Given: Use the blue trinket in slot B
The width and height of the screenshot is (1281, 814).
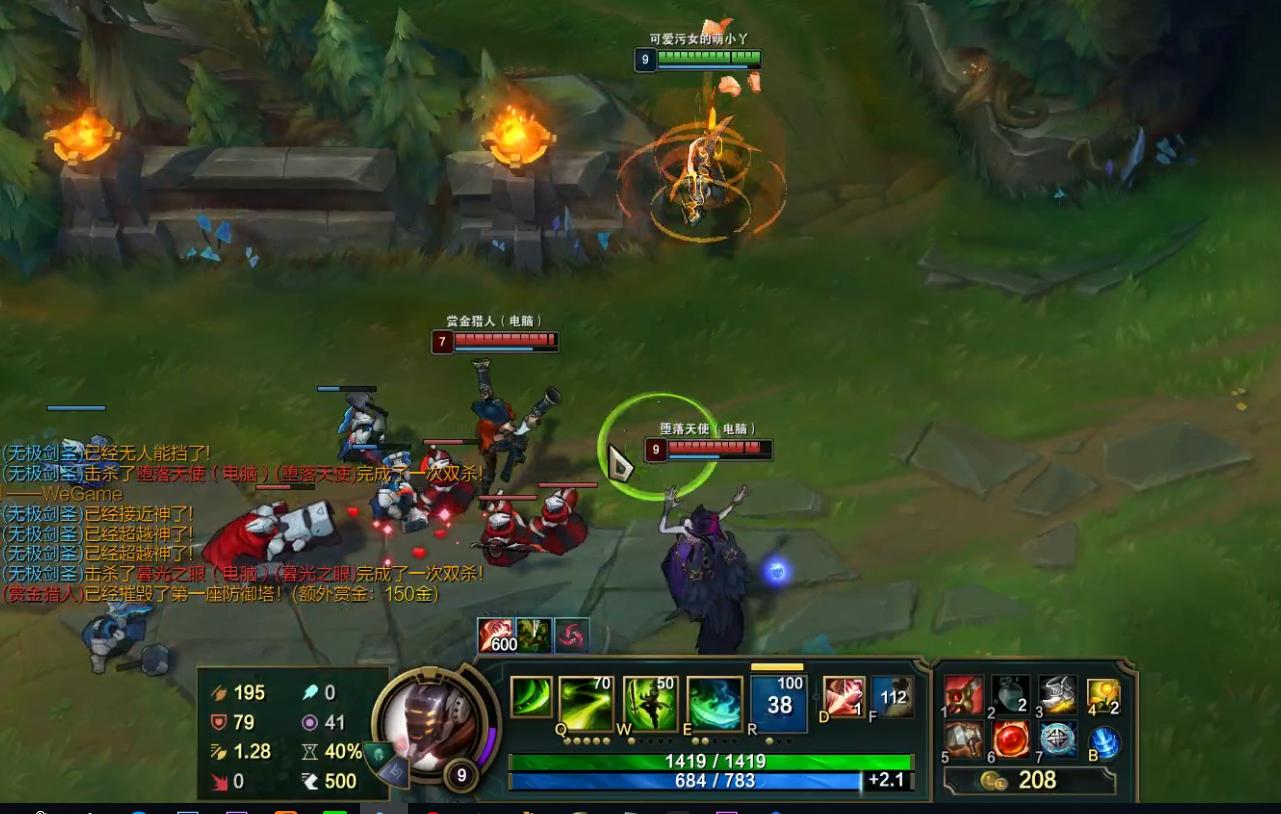Looking at the screenshot, I should coord(1103,741).
